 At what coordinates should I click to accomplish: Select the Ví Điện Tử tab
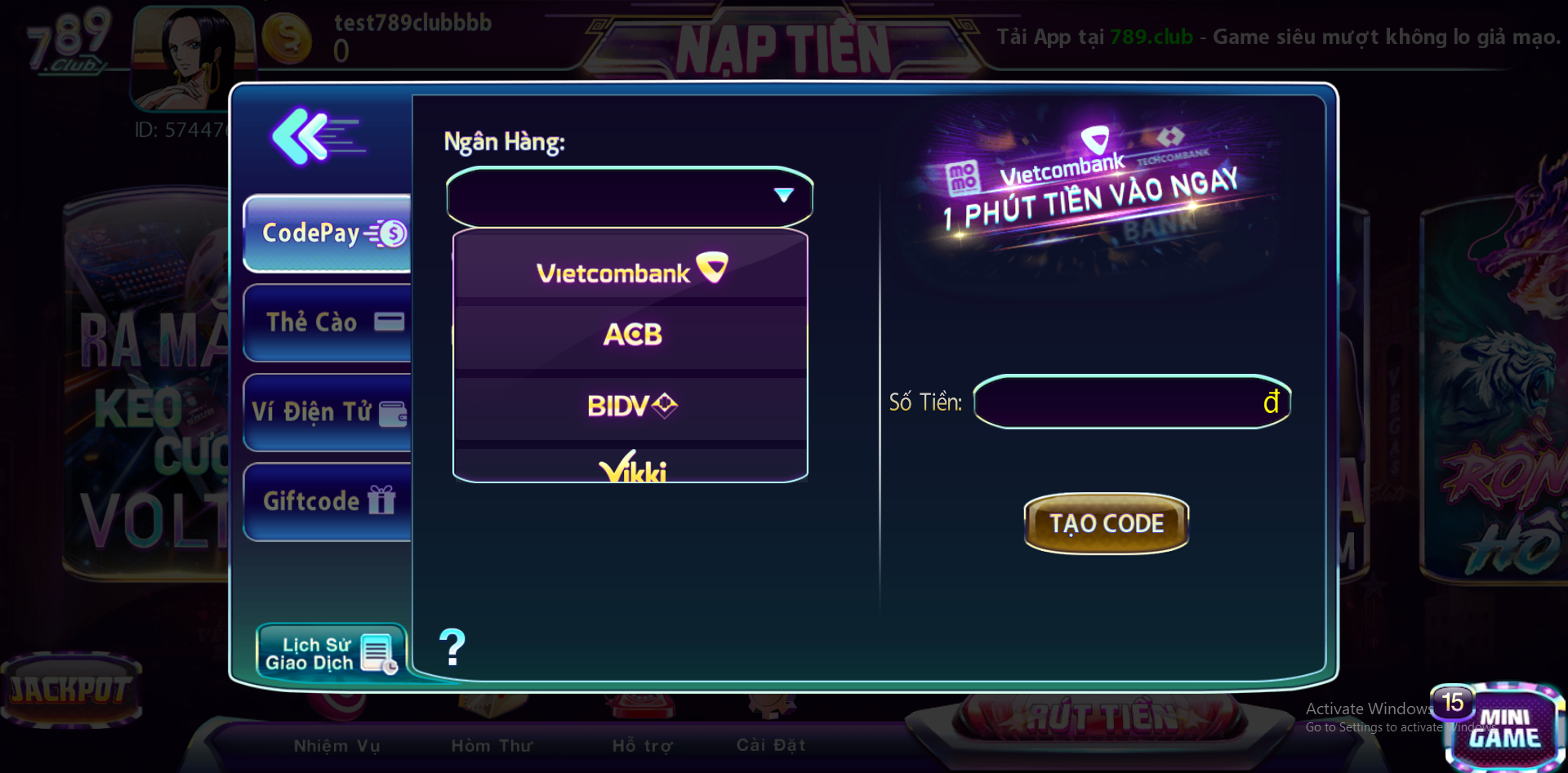coord(328,412)
